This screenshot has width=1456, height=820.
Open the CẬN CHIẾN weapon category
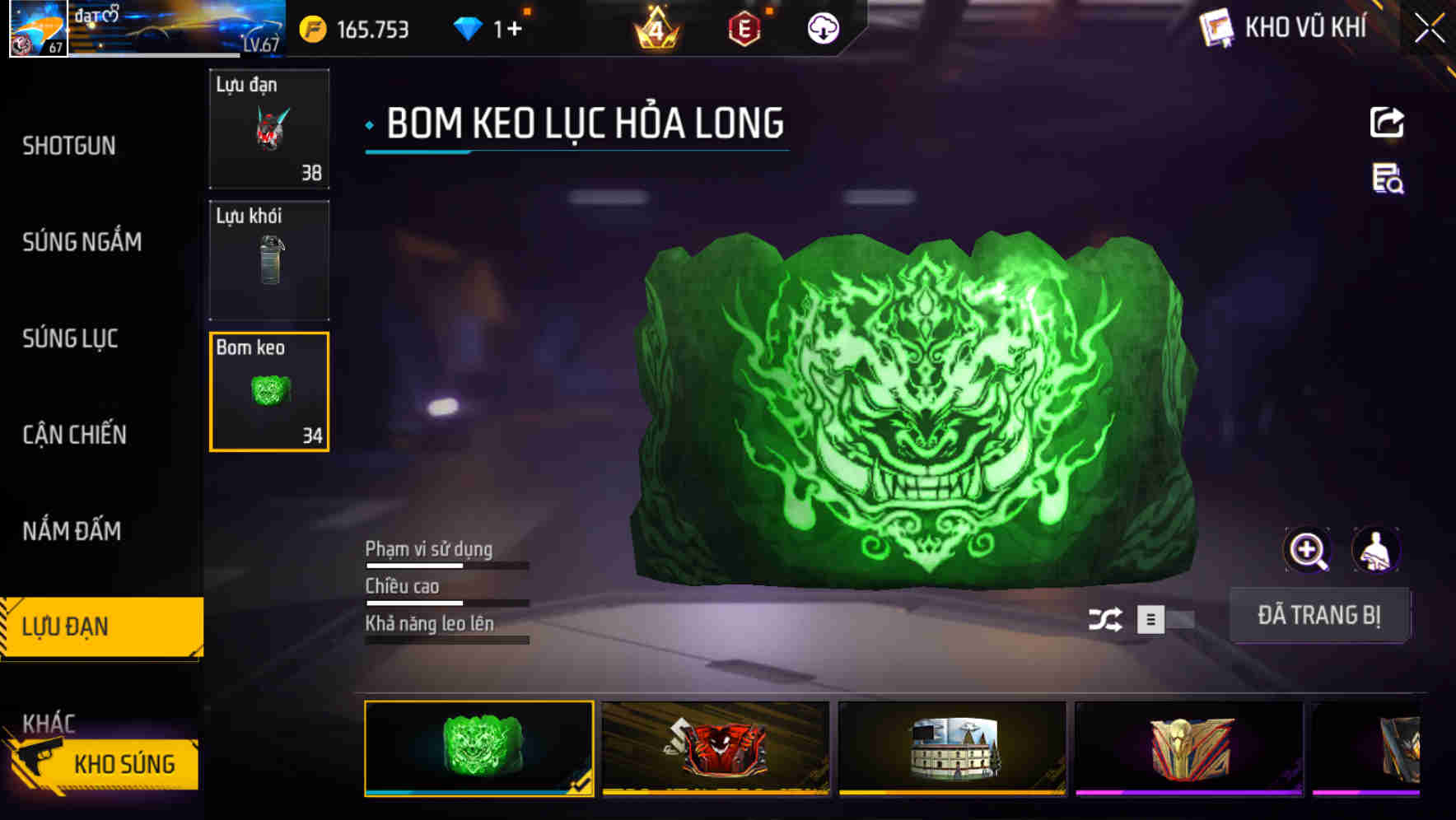74,435
